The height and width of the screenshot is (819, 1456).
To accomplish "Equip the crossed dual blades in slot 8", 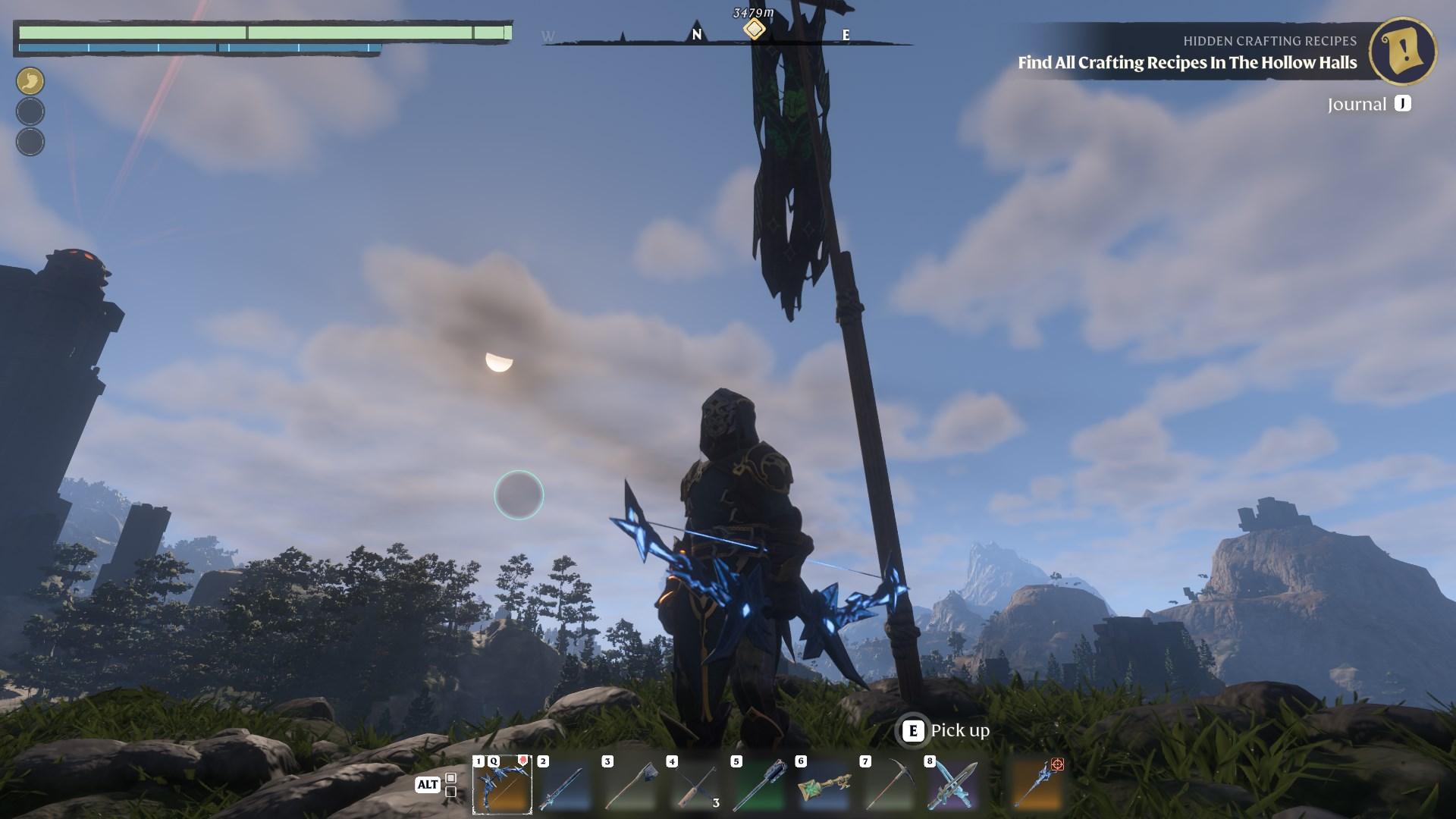I will pyautogui.click(x=952, y=786).
